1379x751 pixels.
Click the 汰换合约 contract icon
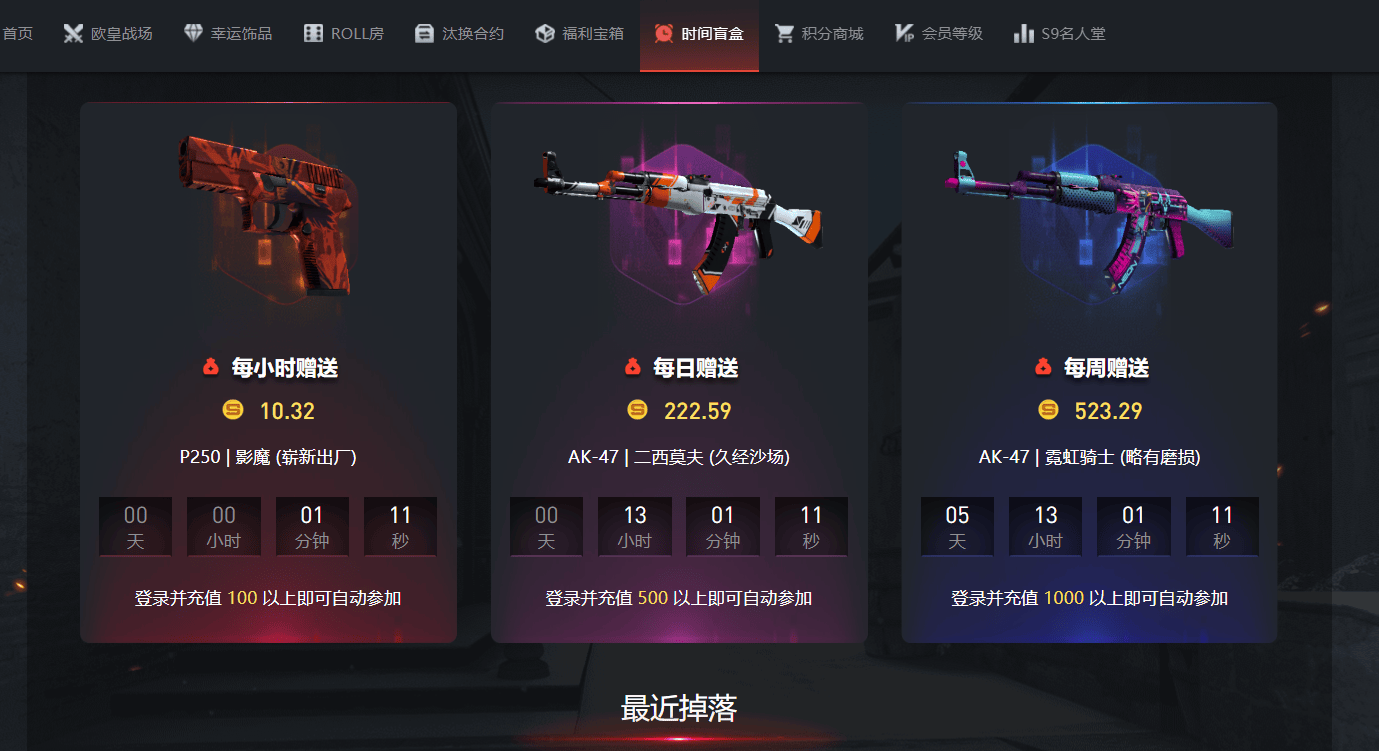(424, 32)
